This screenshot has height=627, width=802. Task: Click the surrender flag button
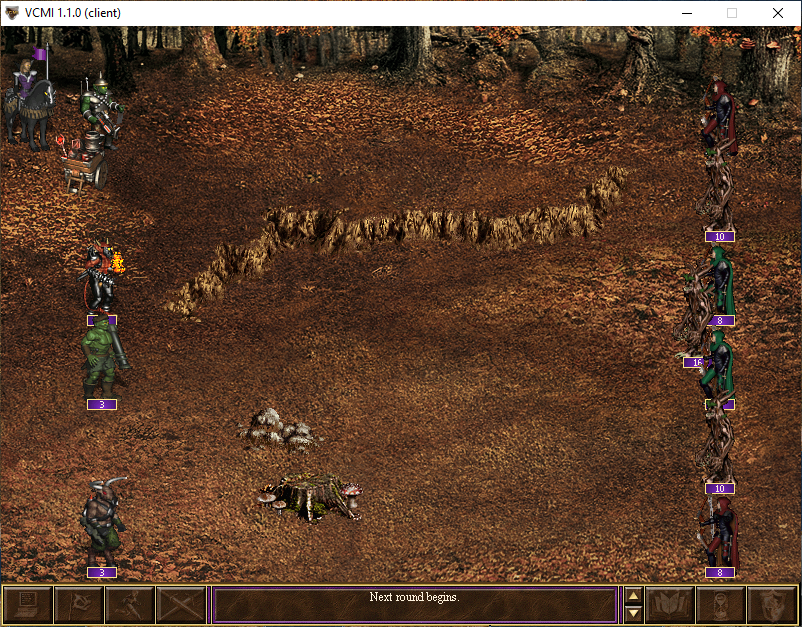(x=78, y=605)
